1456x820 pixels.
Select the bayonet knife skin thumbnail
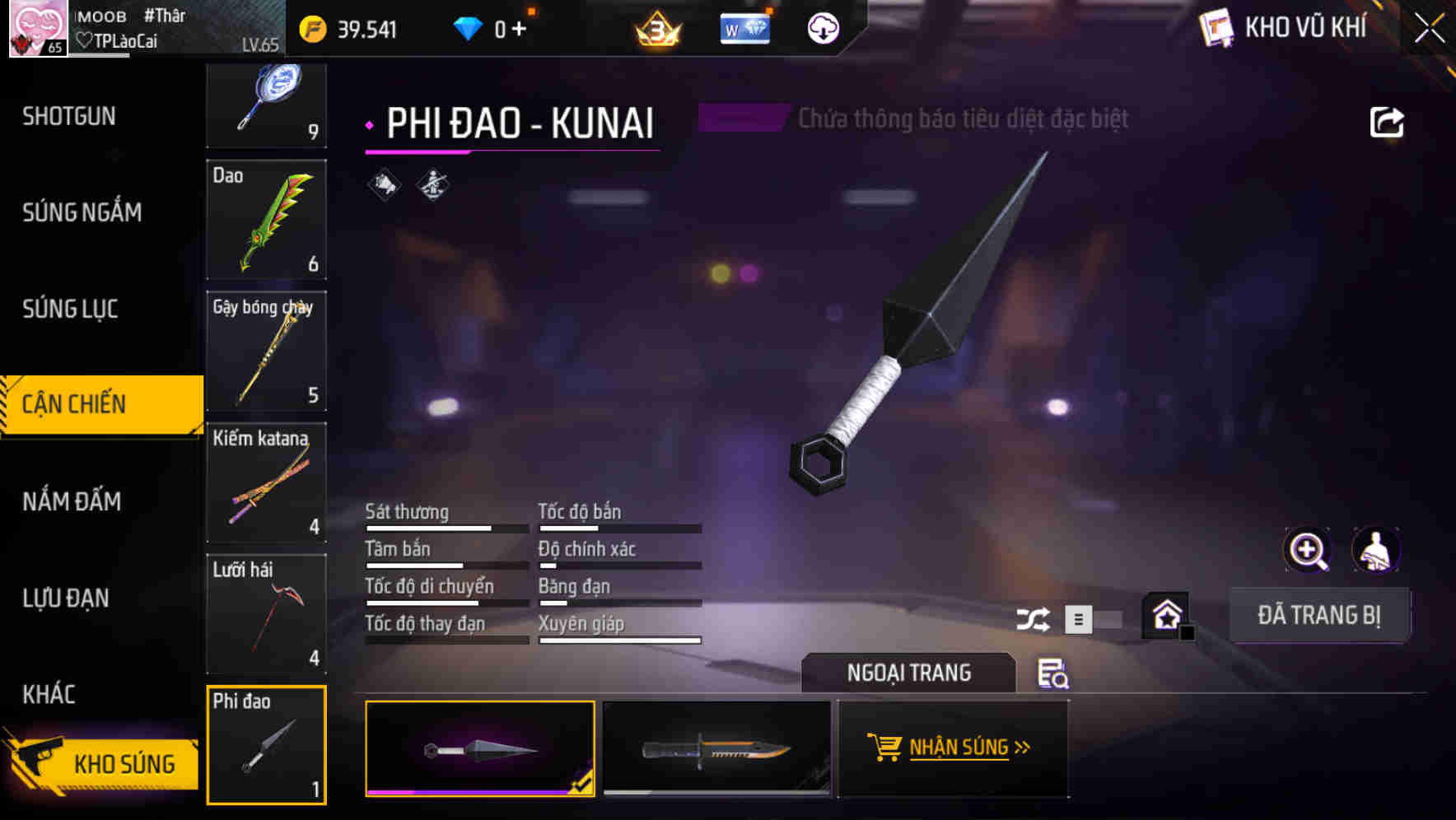point(716,749)
